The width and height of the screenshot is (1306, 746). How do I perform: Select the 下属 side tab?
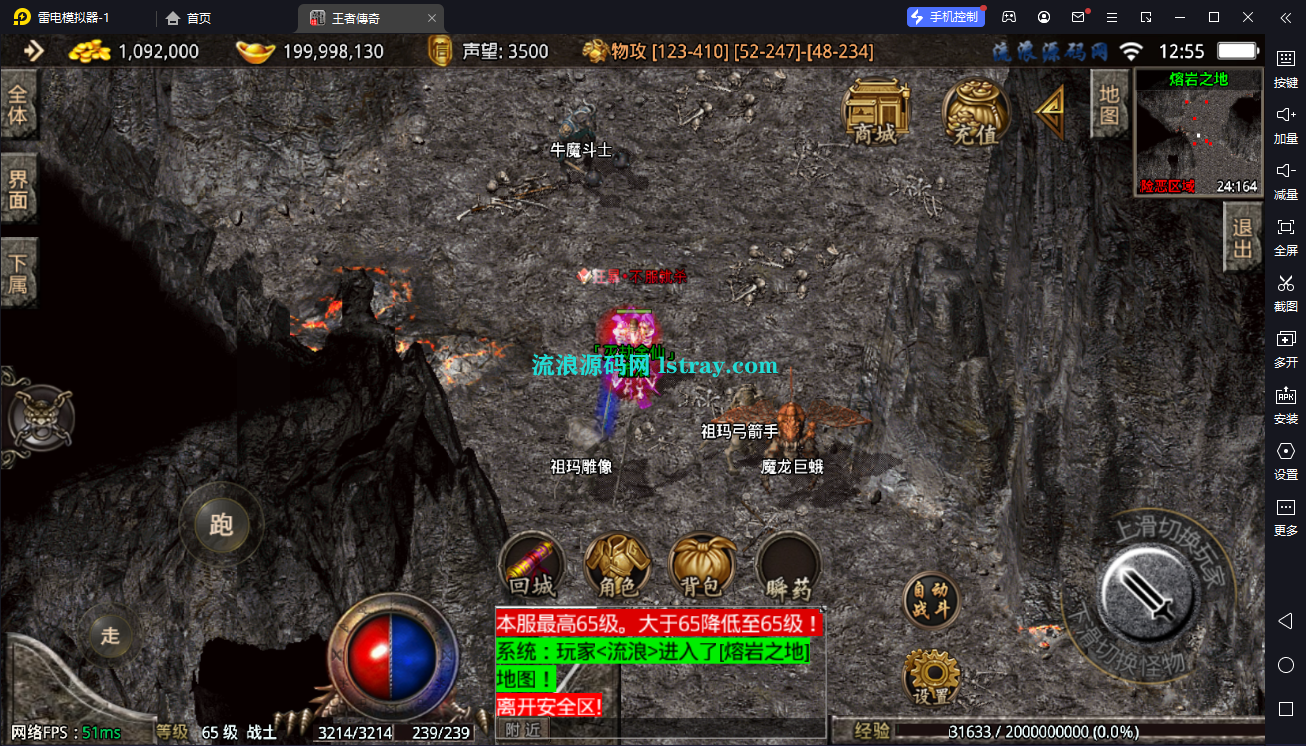coord(19,274)
